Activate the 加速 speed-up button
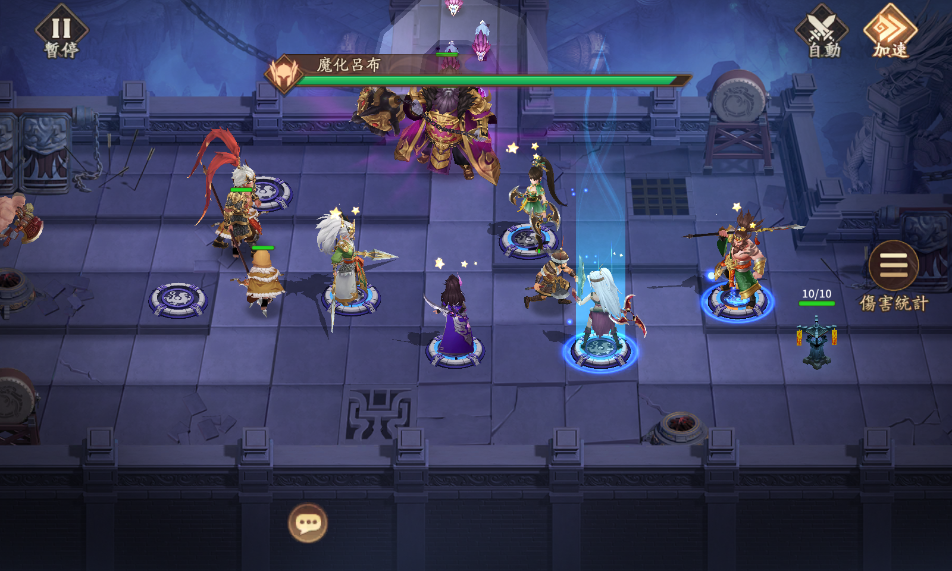 click(889, 30)
